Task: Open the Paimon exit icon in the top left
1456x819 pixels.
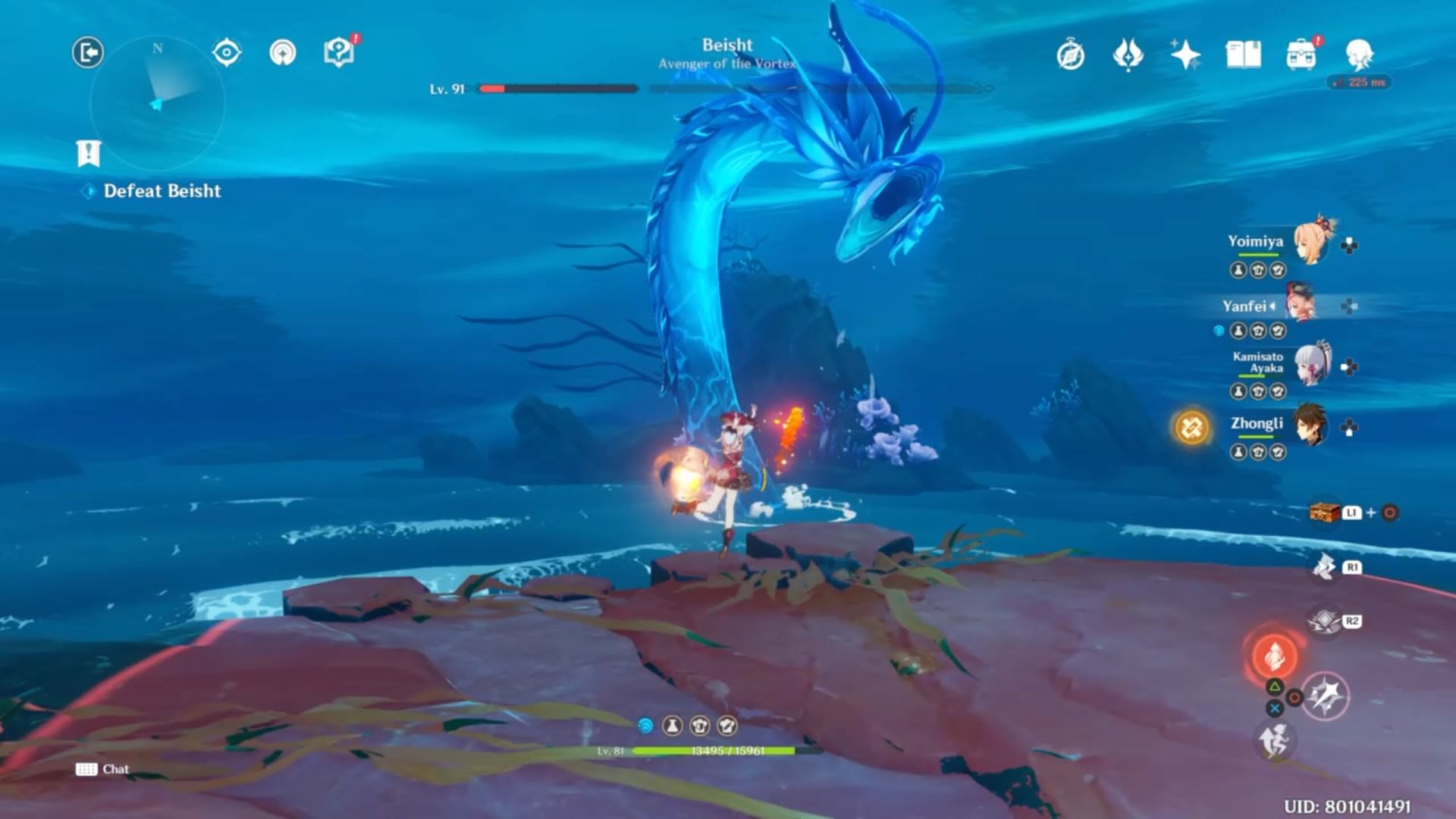Action: (x=86, y=52)
